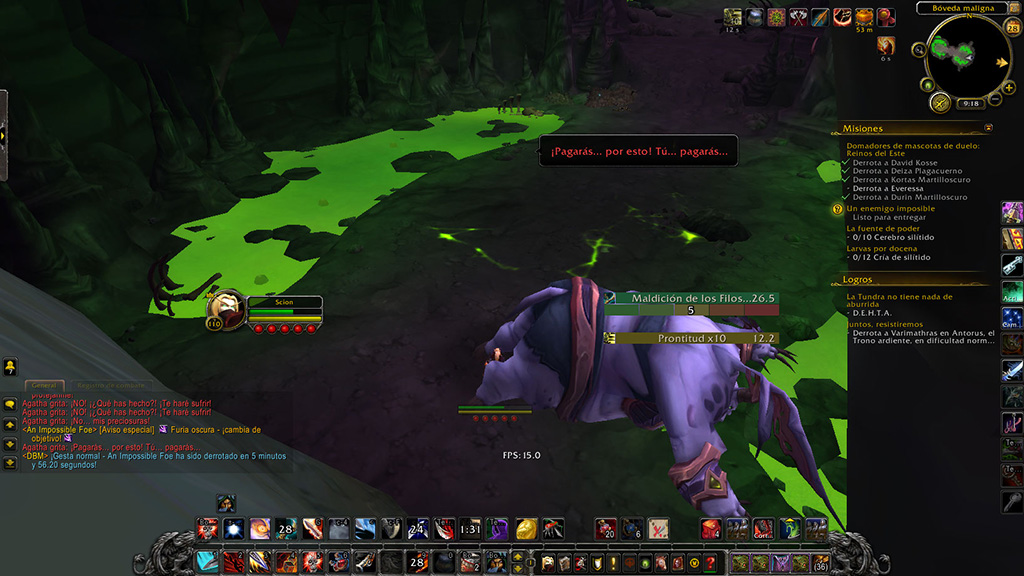Image resolution: width=1024 pixels, height=576 pixels.
Task: Open the backpack bag showing 36 slots
Action: (x=821, y=564)
